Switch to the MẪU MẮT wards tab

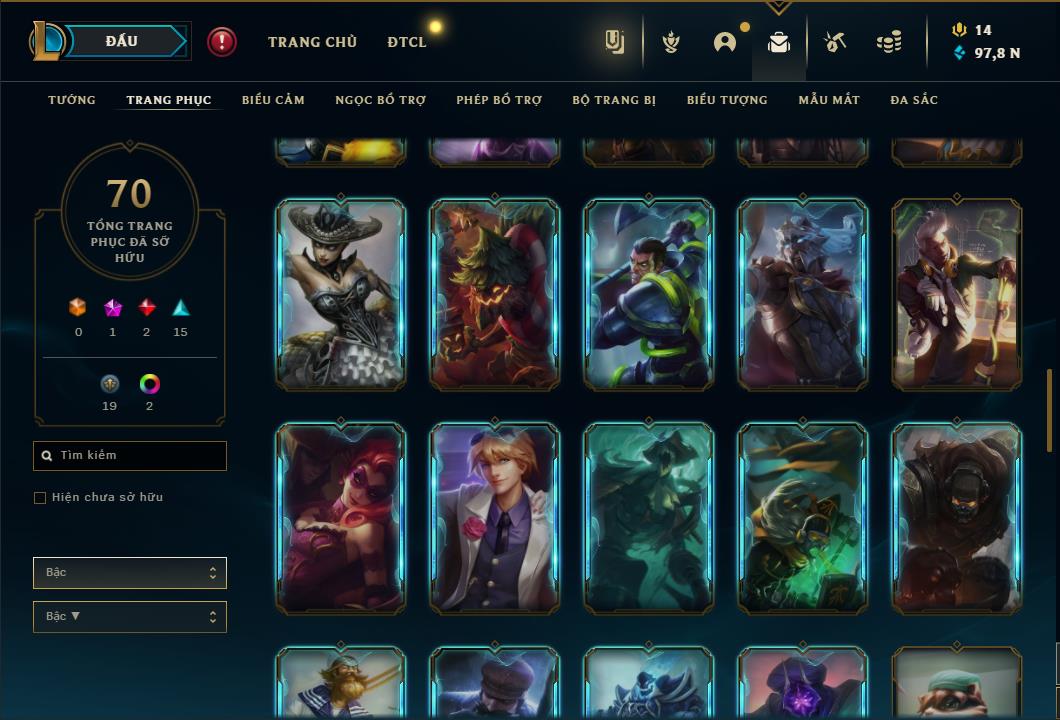coord(829,100)
